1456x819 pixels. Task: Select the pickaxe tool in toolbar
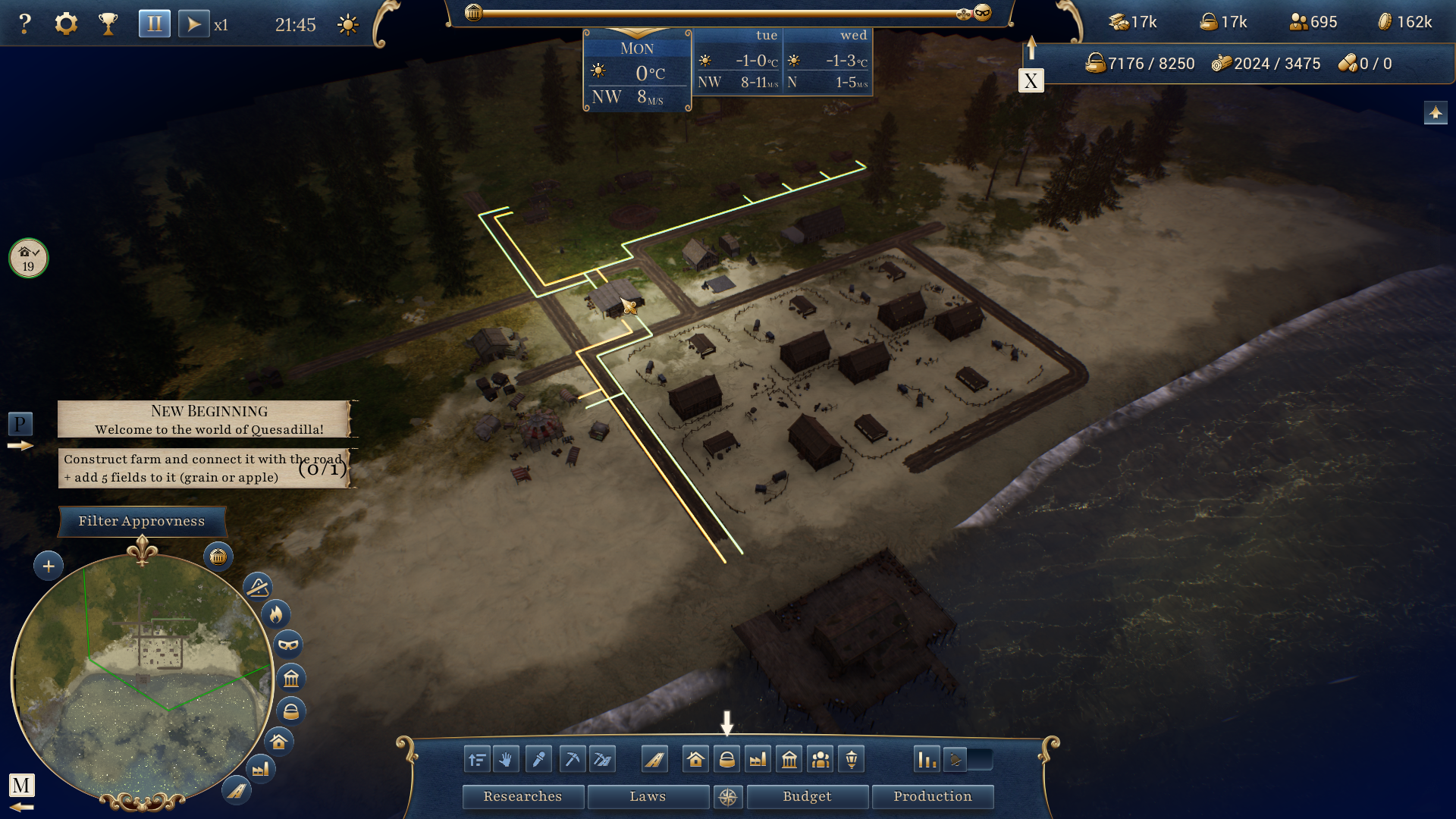pos(573,759)
